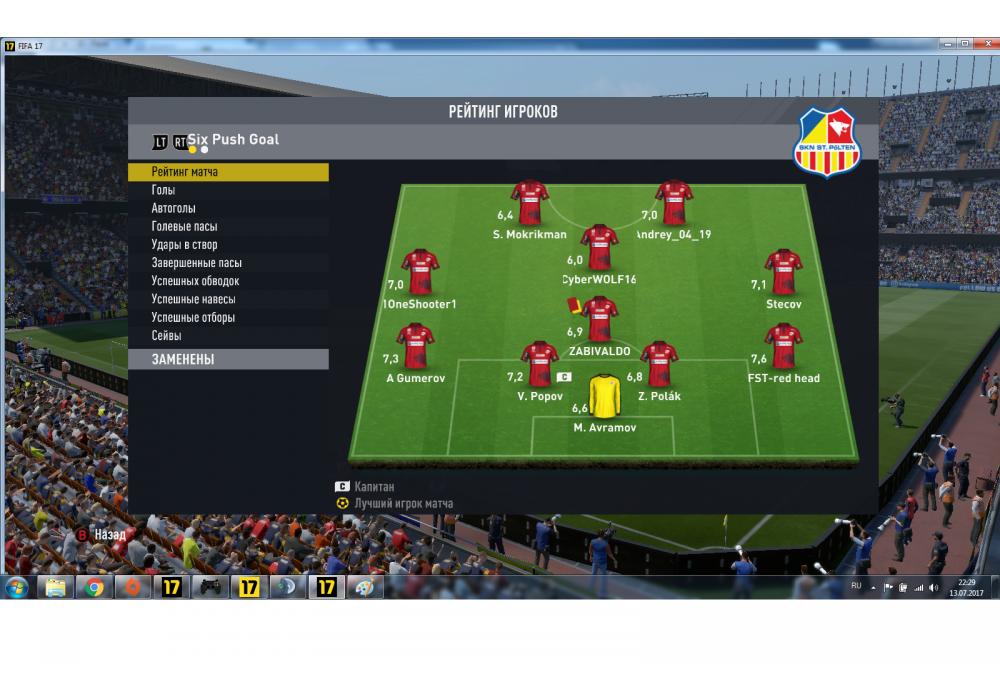Select A Gumerov's player shirt
1000x700 pixels.
[415, 346]
